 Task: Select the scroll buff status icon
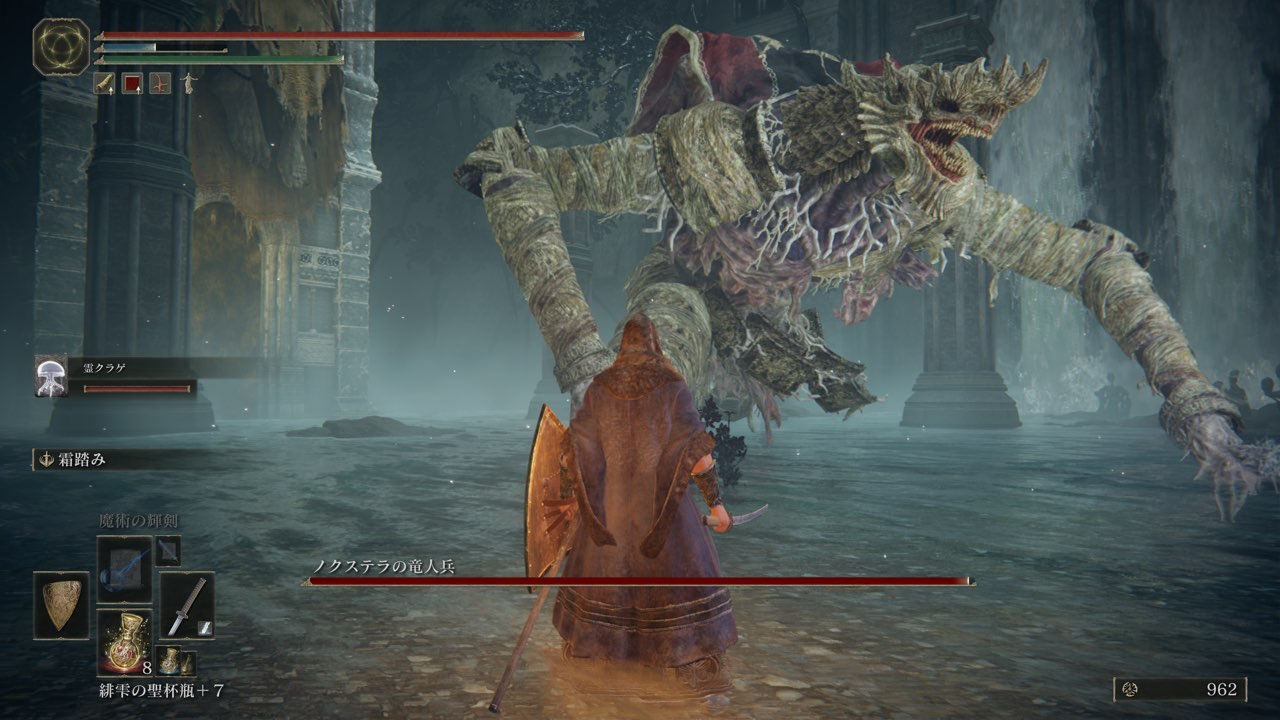(x=104, y=84)
